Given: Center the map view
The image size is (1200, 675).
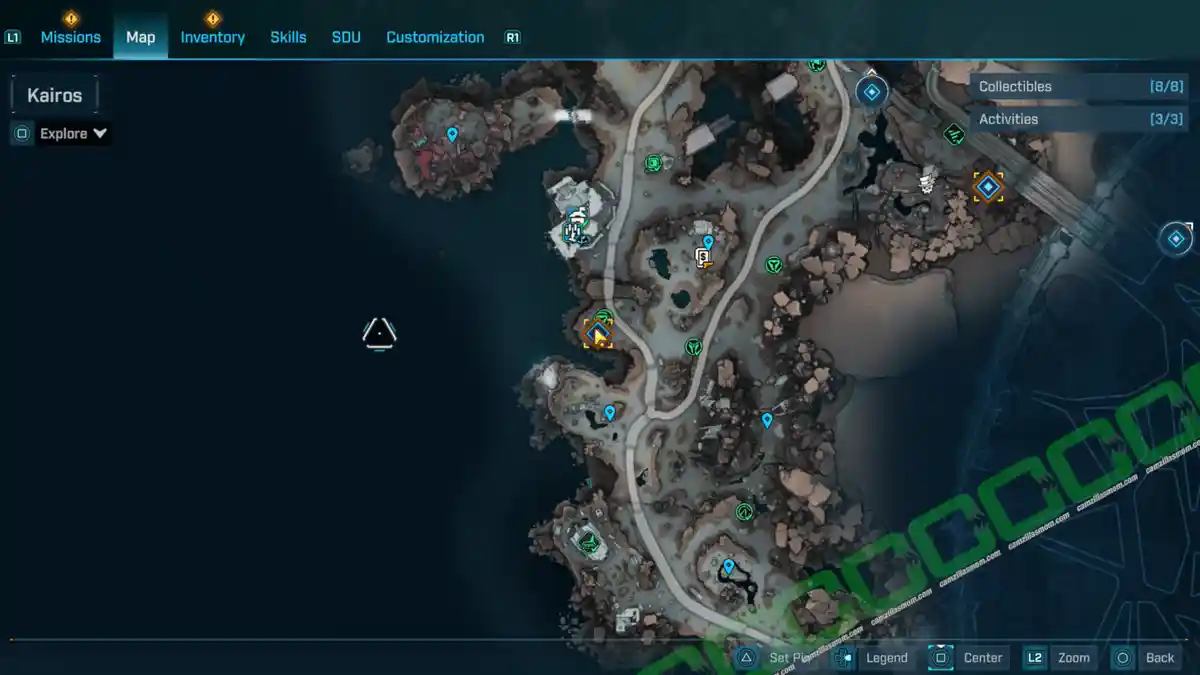Looking at the screenshot, I should click(x=981, y=657).
